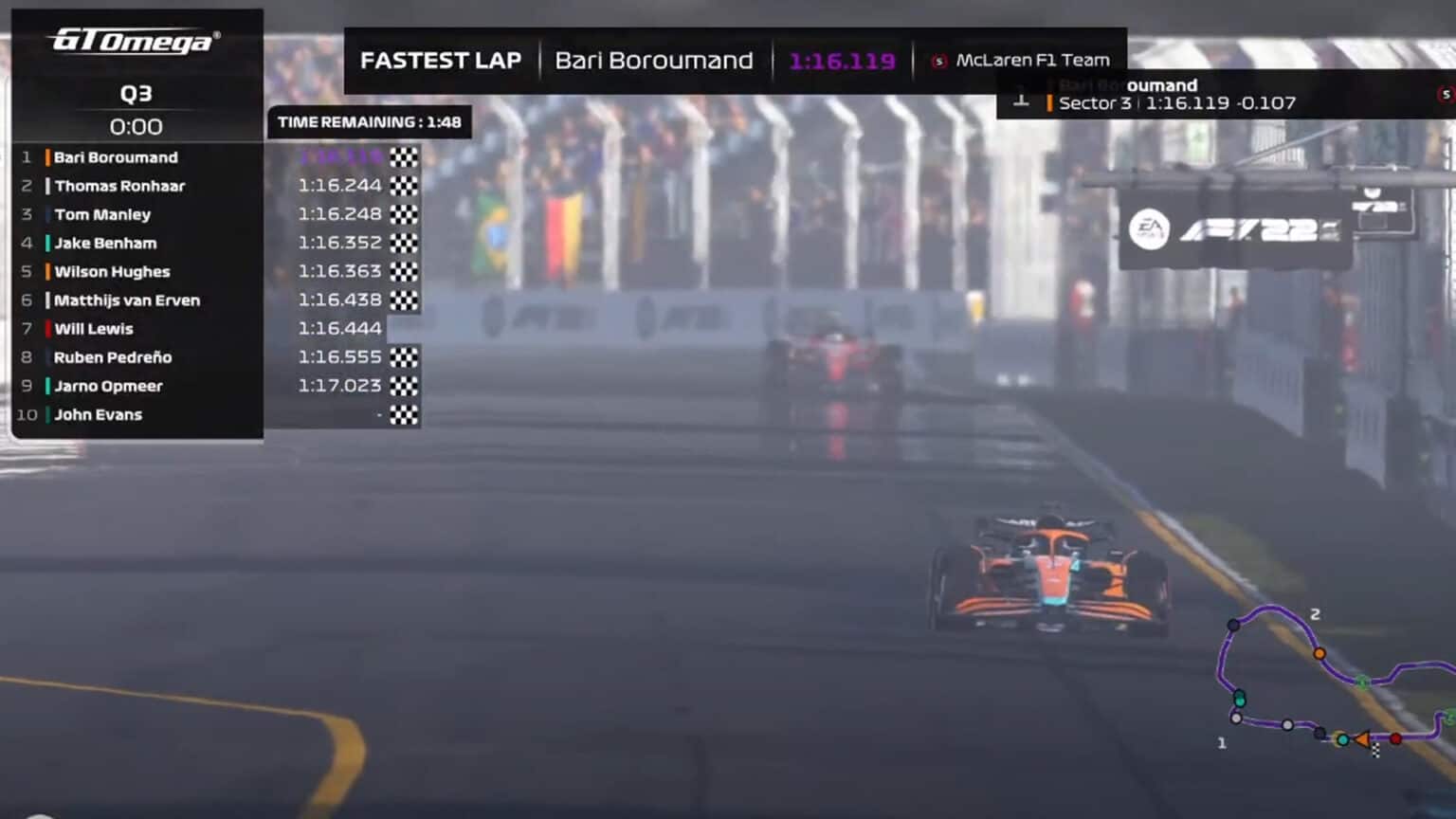Viewport: 1456px width, 819px height.
Task: Click the turn 2 label on the track map
Action: click(x=1315, y=614)
